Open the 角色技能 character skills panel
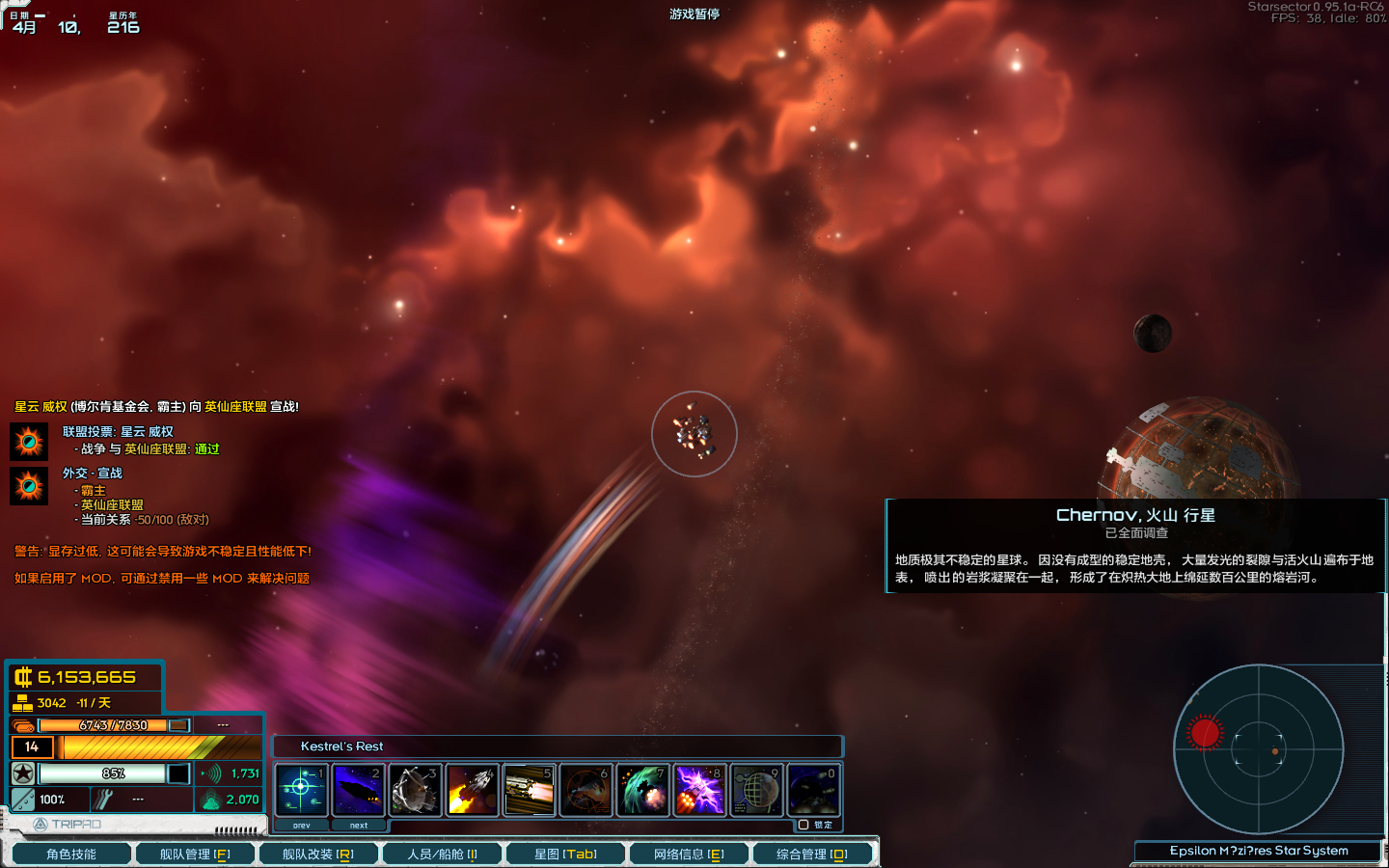 pyautogui.click(x=70, y=853)
